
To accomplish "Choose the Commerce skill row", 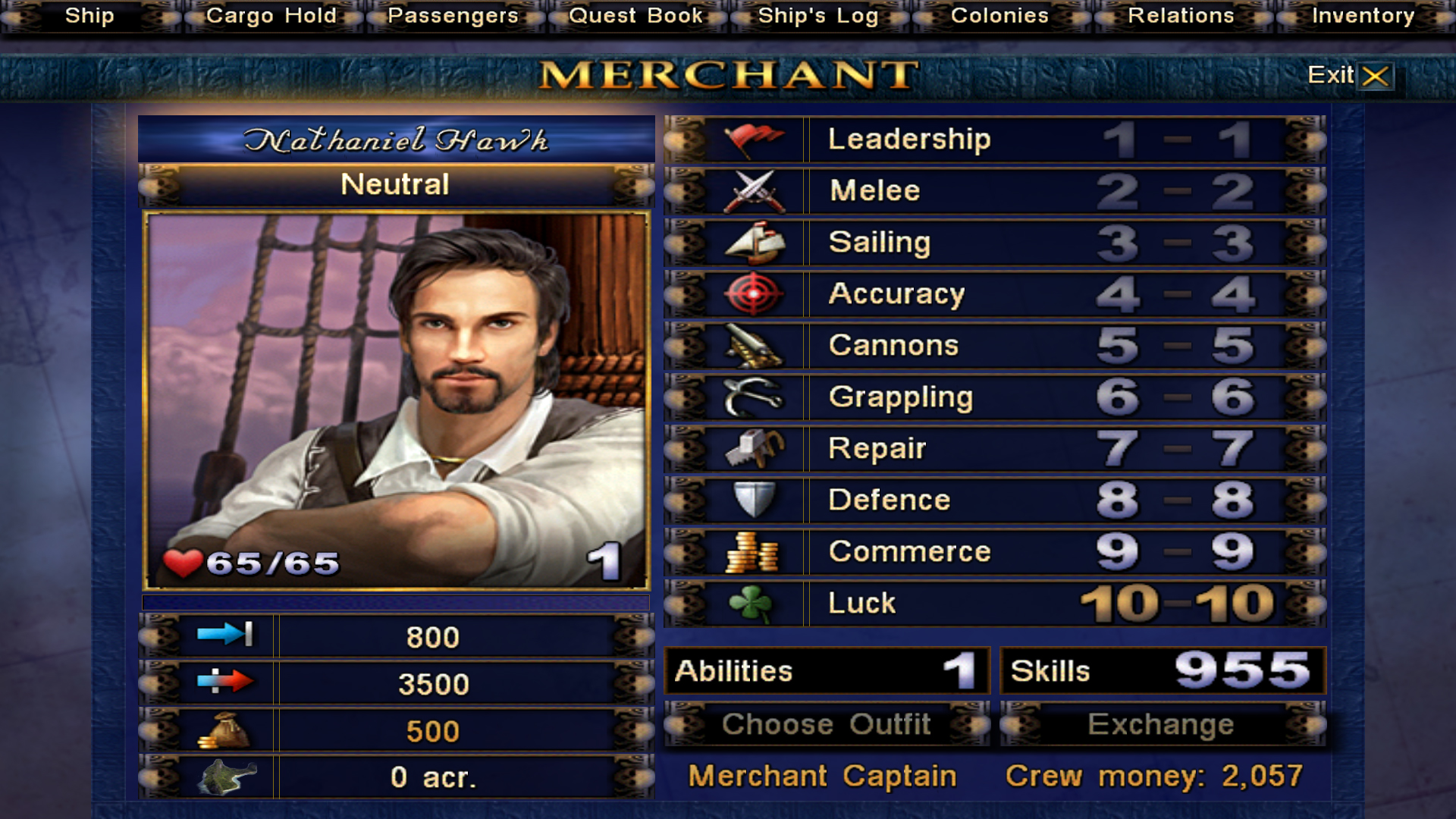I will (x=994, y=552).
